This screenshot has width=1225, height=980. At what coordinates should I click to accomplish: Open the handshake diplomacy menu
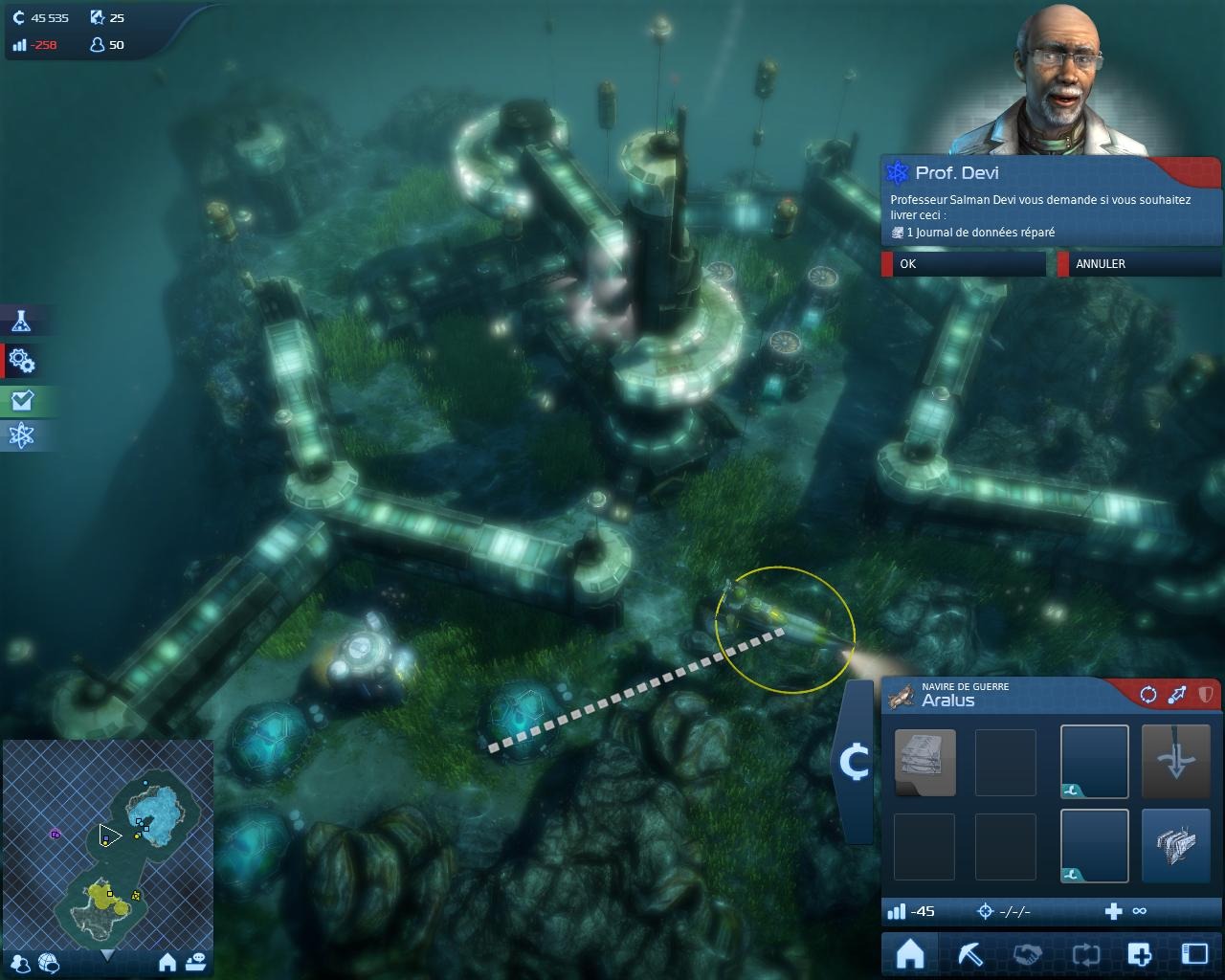pos(1028,954)
